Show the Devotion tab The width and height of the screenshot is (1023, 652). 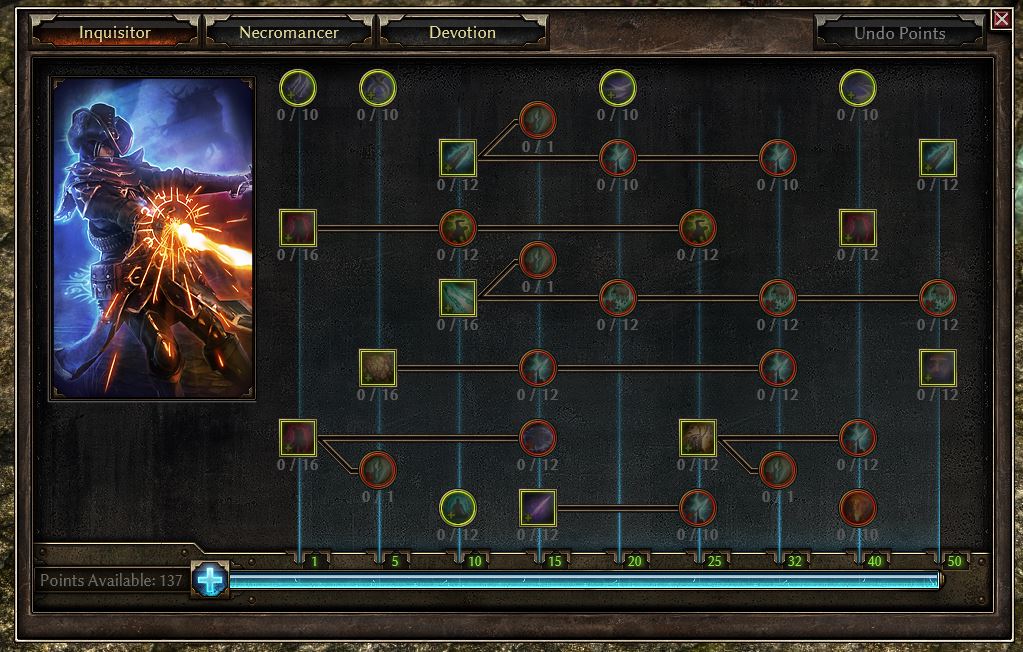click(462, 32)
